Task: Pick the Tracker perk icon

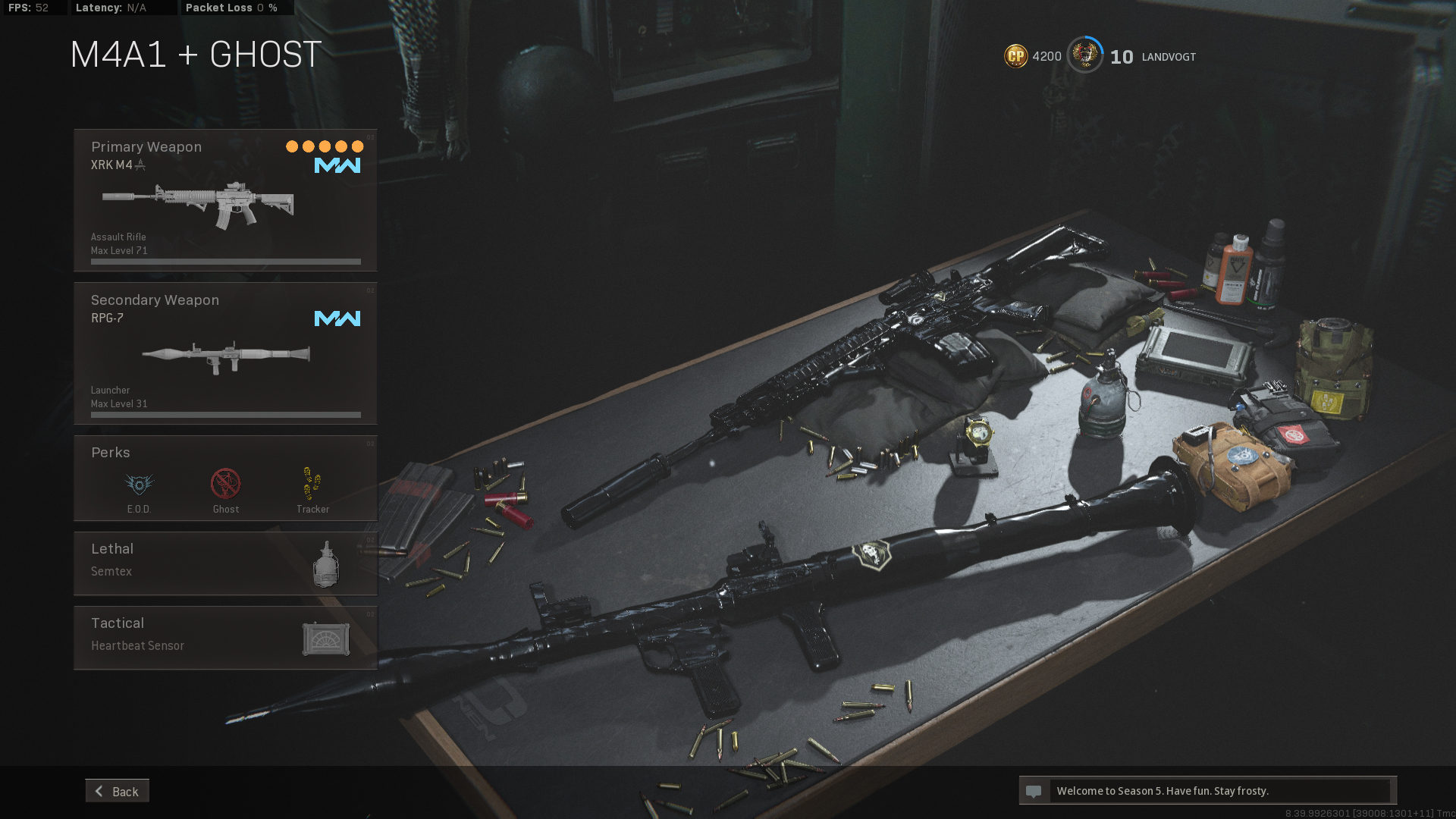Action: [x=312, y=485]
